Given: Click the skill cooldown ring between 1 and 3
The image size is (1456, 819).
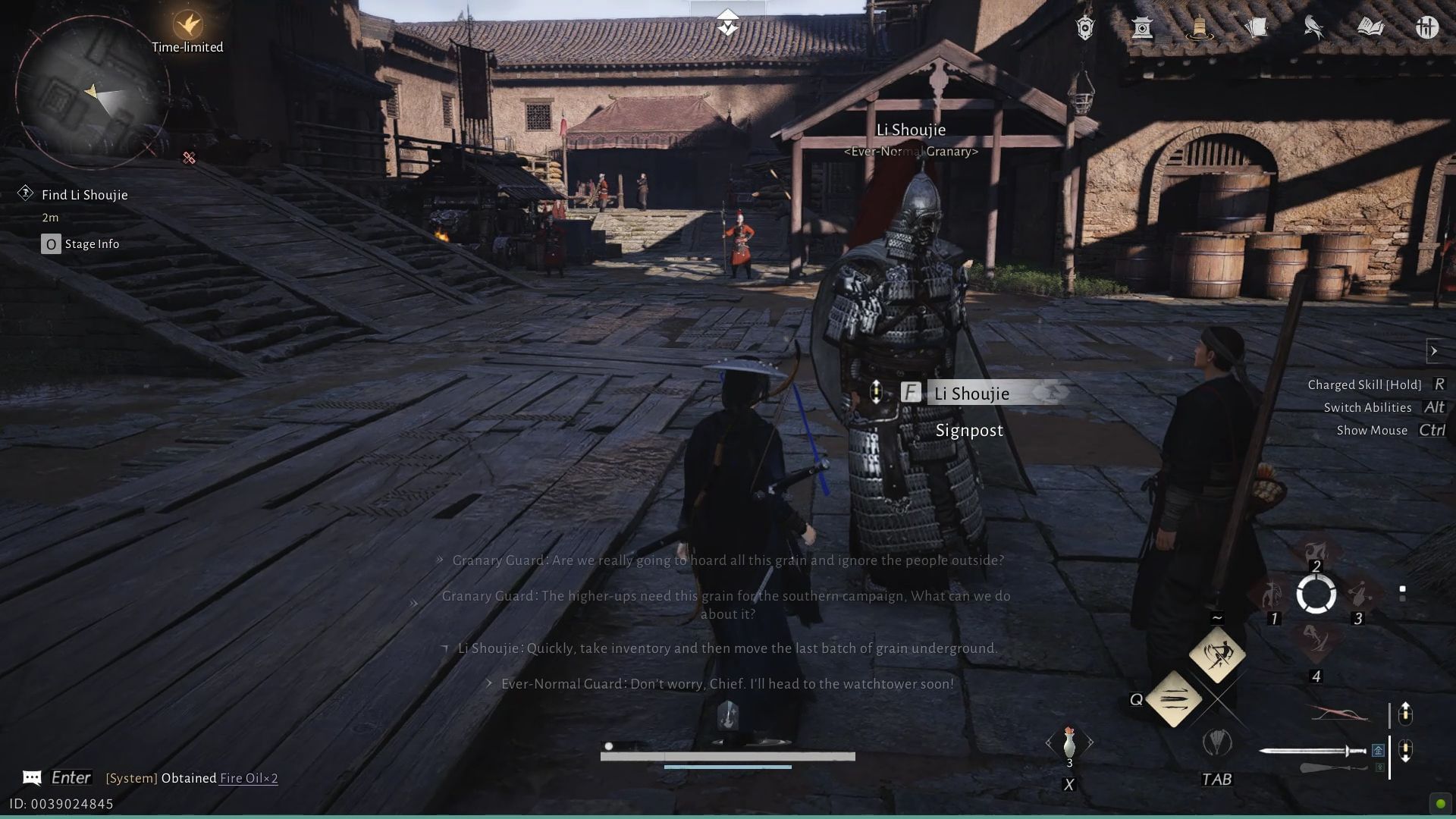Looking at the screenshot, I should coord(1316,595).
